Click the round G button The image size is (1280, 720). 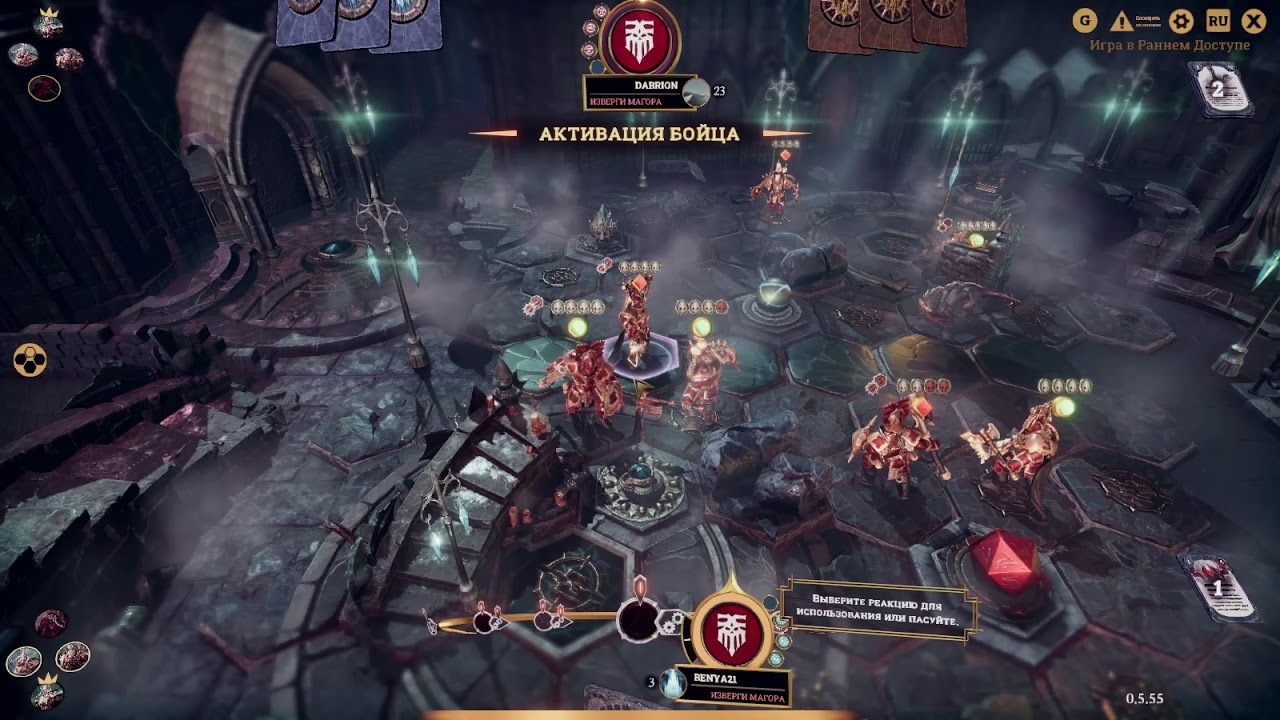click(x=1085, y=21)
